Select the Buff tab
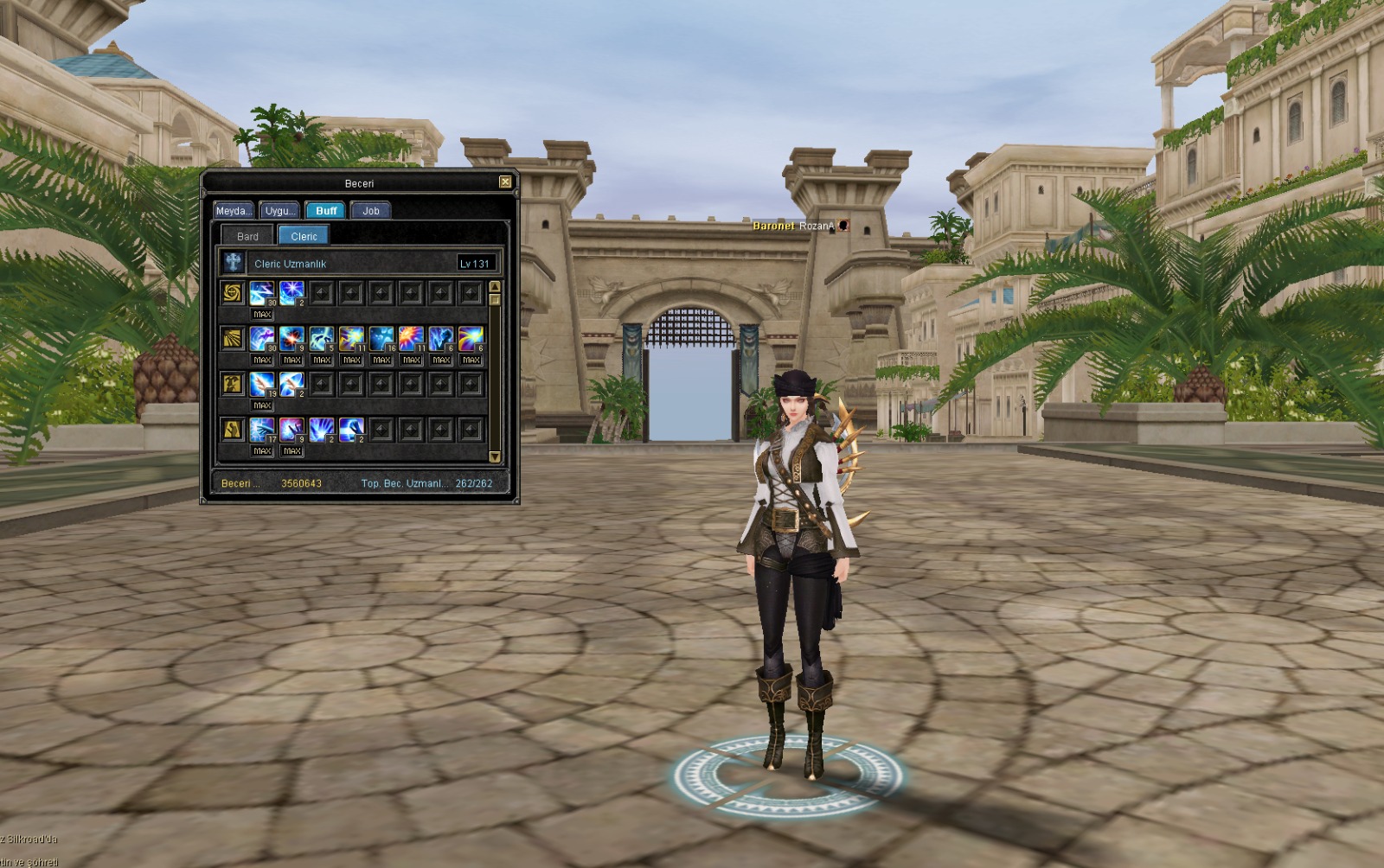 click(x=326, y=211)
